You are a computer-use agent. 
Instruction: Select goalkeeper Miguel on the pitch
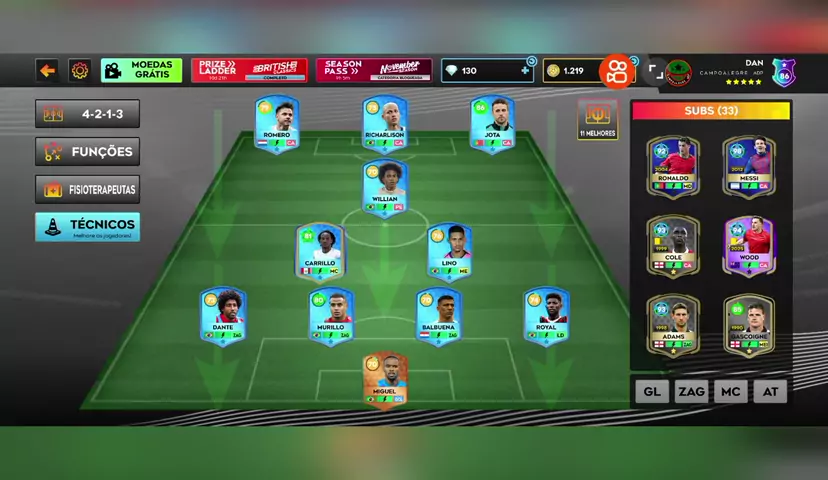[x=385, y=380]
